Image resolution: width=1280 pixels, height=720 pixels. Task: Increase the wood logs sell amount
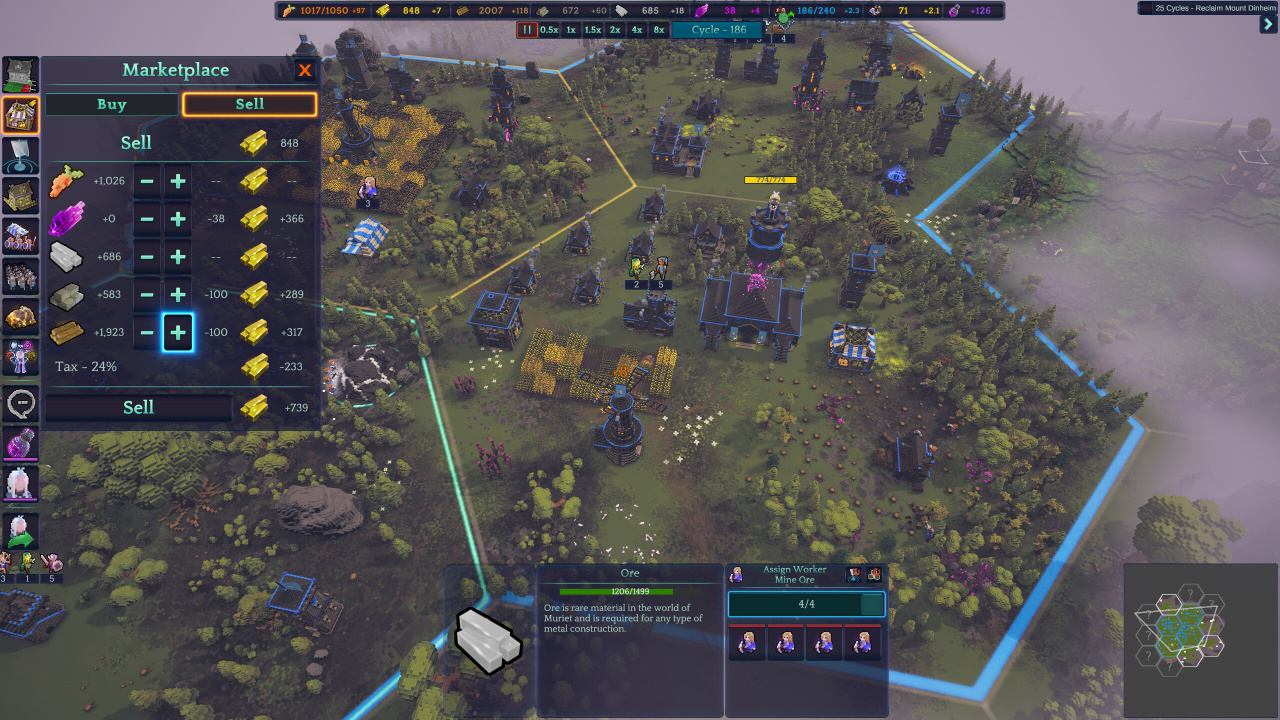pyautogui.click(x=178, y=333)
